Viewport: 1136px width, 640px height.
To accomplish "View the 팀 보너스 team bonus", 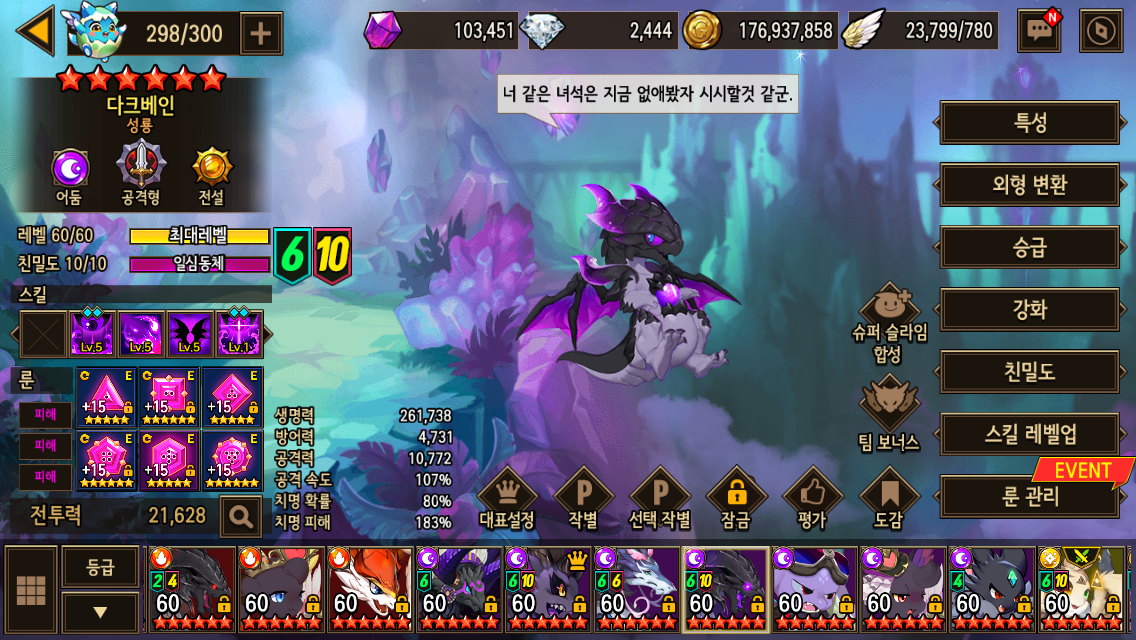I will pyautogui.click(x=889, y=412).
